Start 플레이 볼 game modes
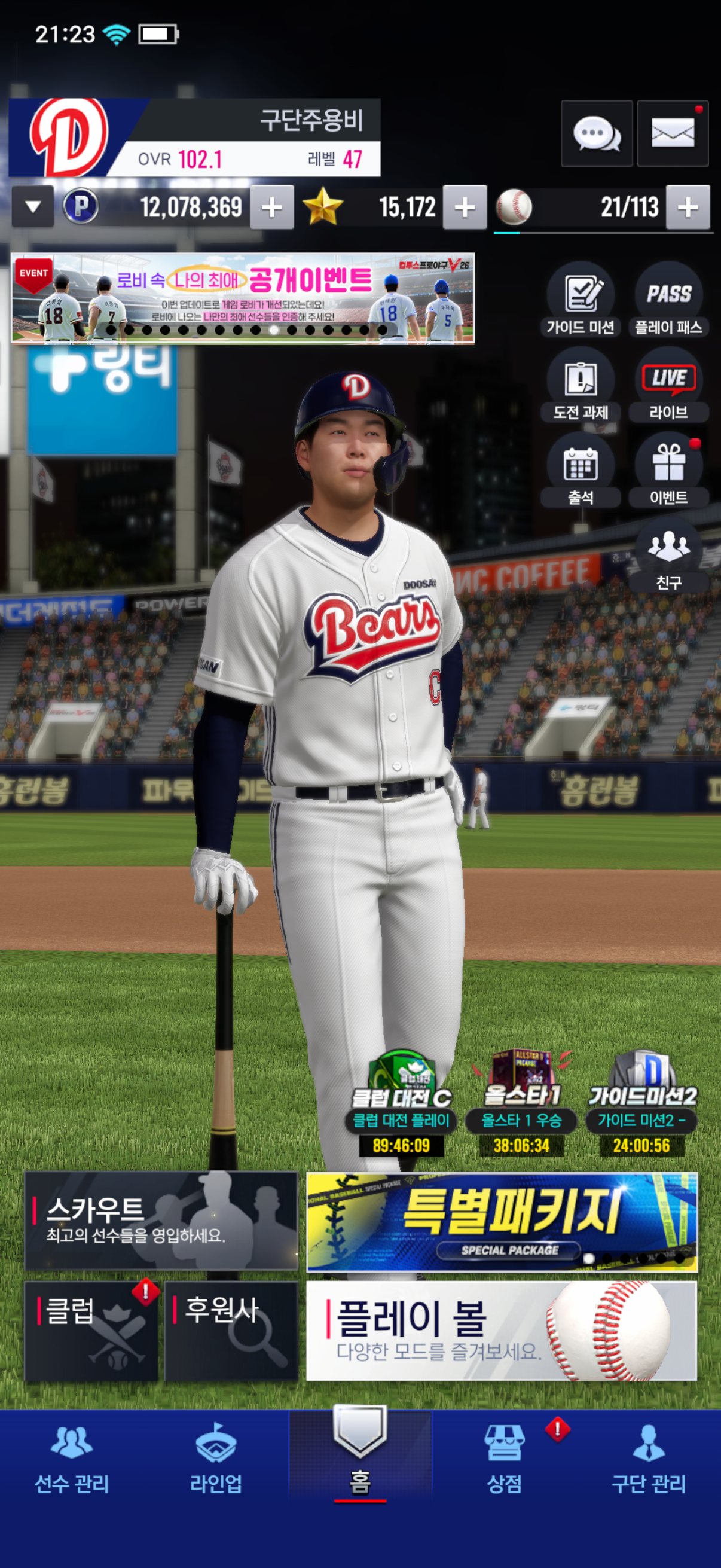The height and width of the screenshot is (1568, 721). [x=502, y=1331]
